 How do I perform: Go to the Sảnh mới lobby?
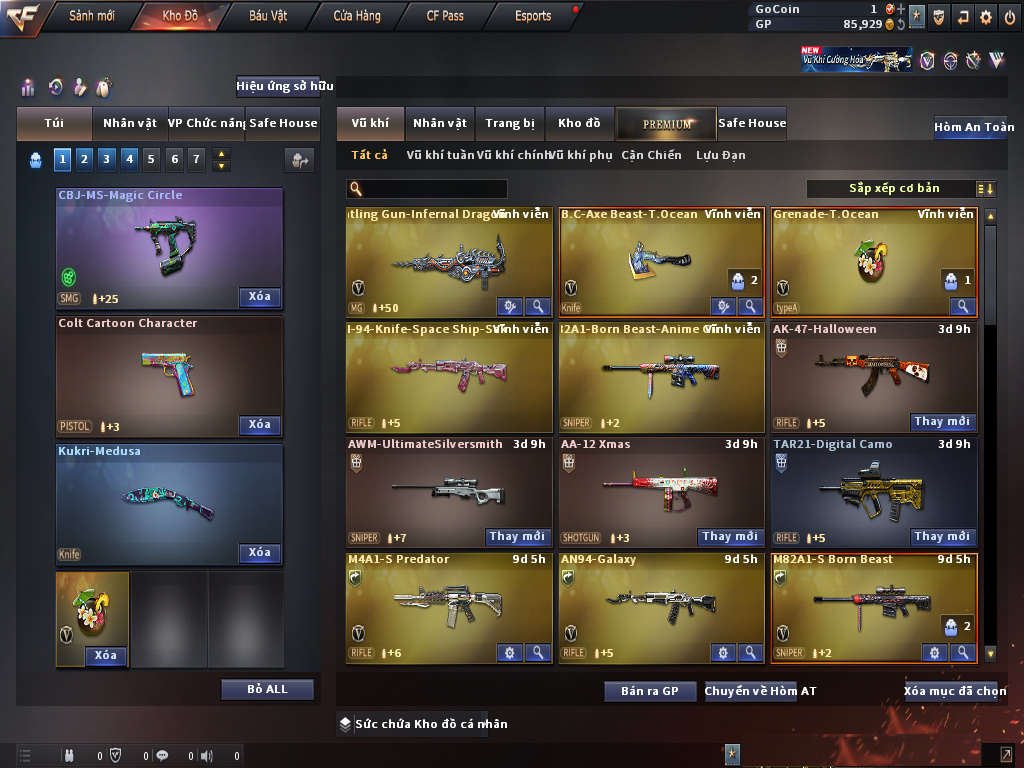tap(92, 16)
